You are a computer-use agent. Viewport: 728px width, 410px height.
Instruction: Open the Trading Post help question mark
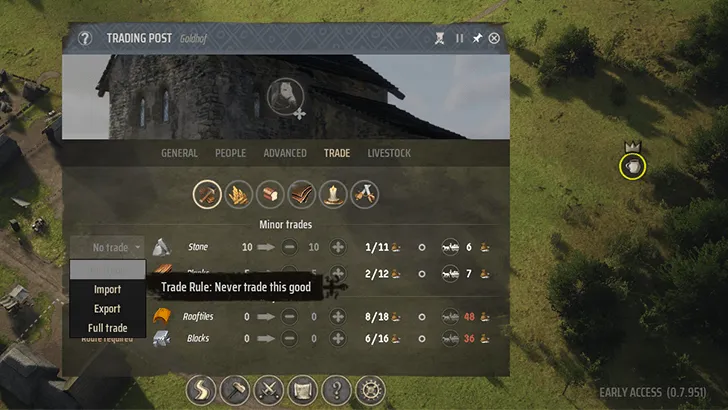85,39
